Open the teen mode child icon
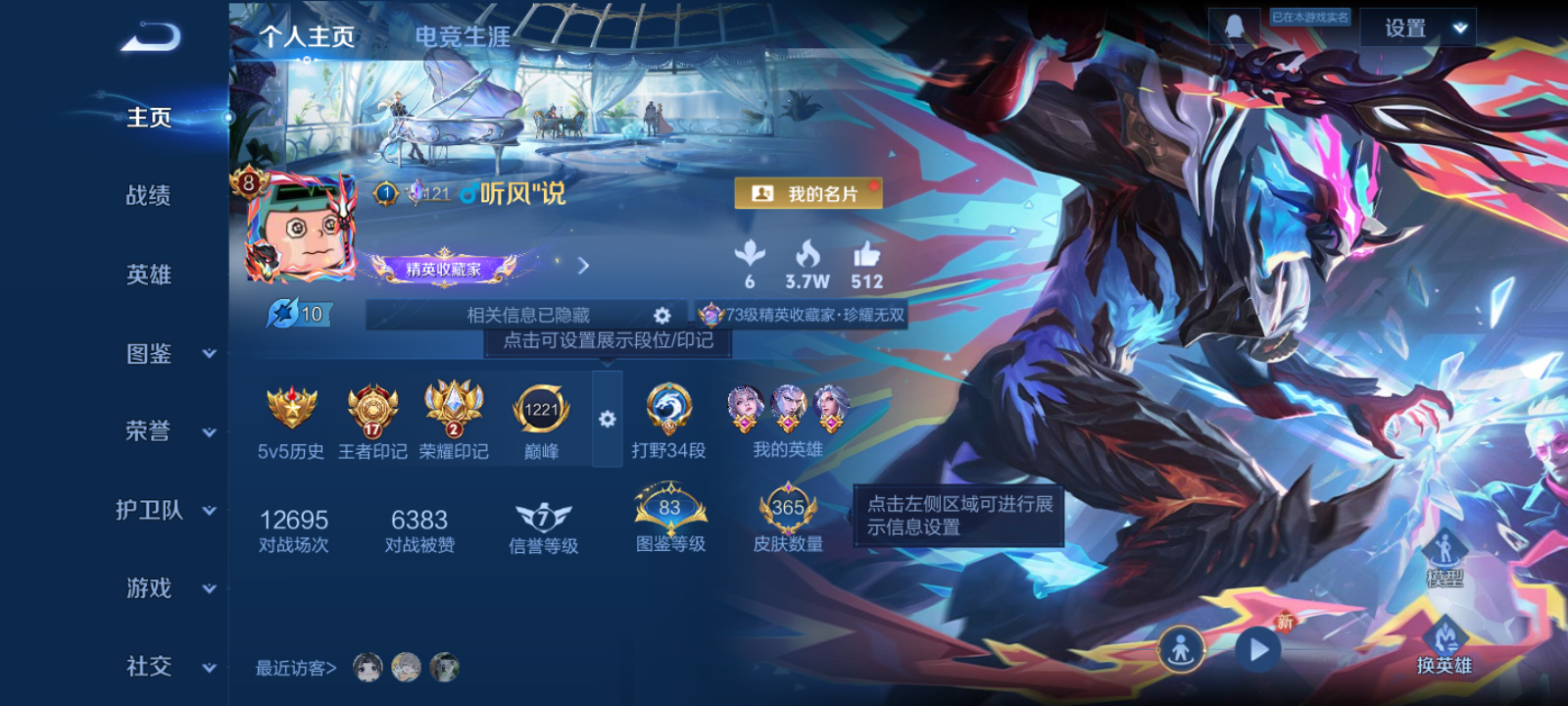This screenshot has width=1568, height=706. pos(1184,647)
